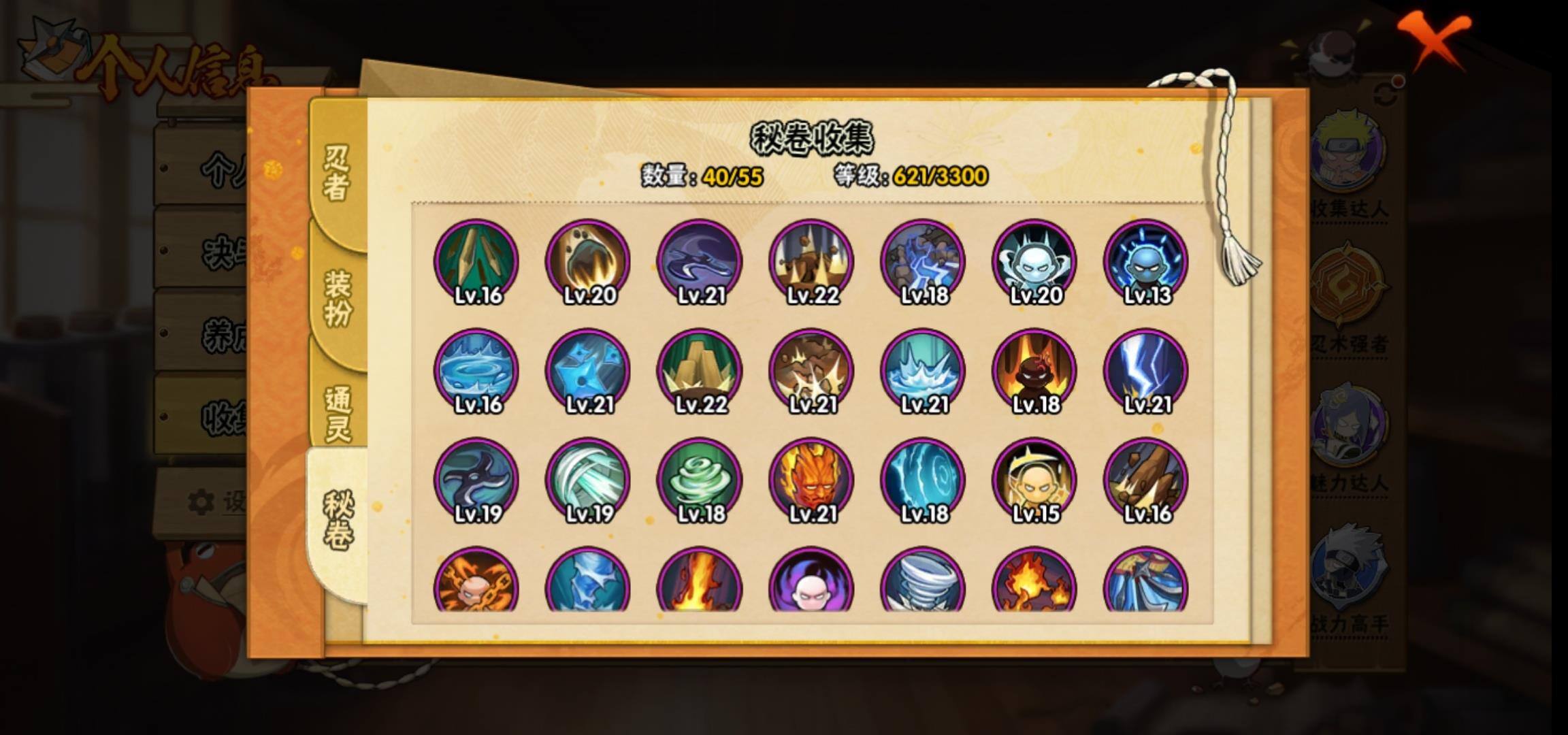Select the 通灵 tab
Image resolution: width=1568 pixels, height=735 pixels.
[x=338, y=413]
